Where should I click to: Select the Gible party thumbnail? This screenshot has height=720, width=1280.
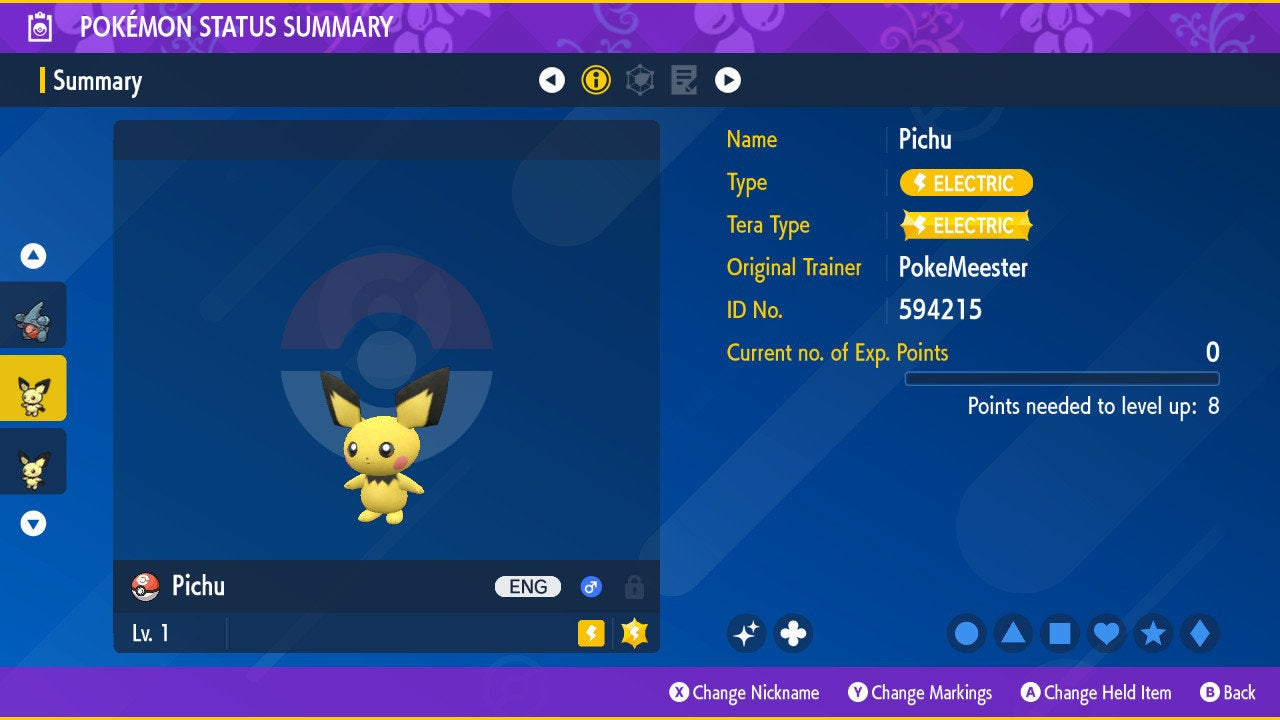(33, 315)
